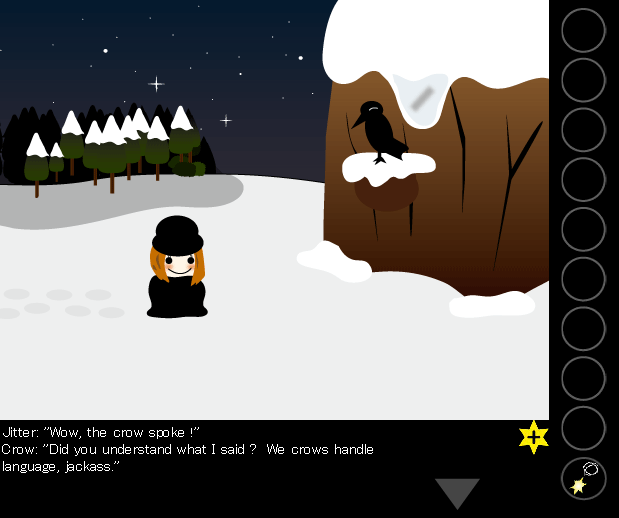Select the circle slot with the star item
Image resolution: width=619 pixels, height=518 pixels.
tap(583, 478)
